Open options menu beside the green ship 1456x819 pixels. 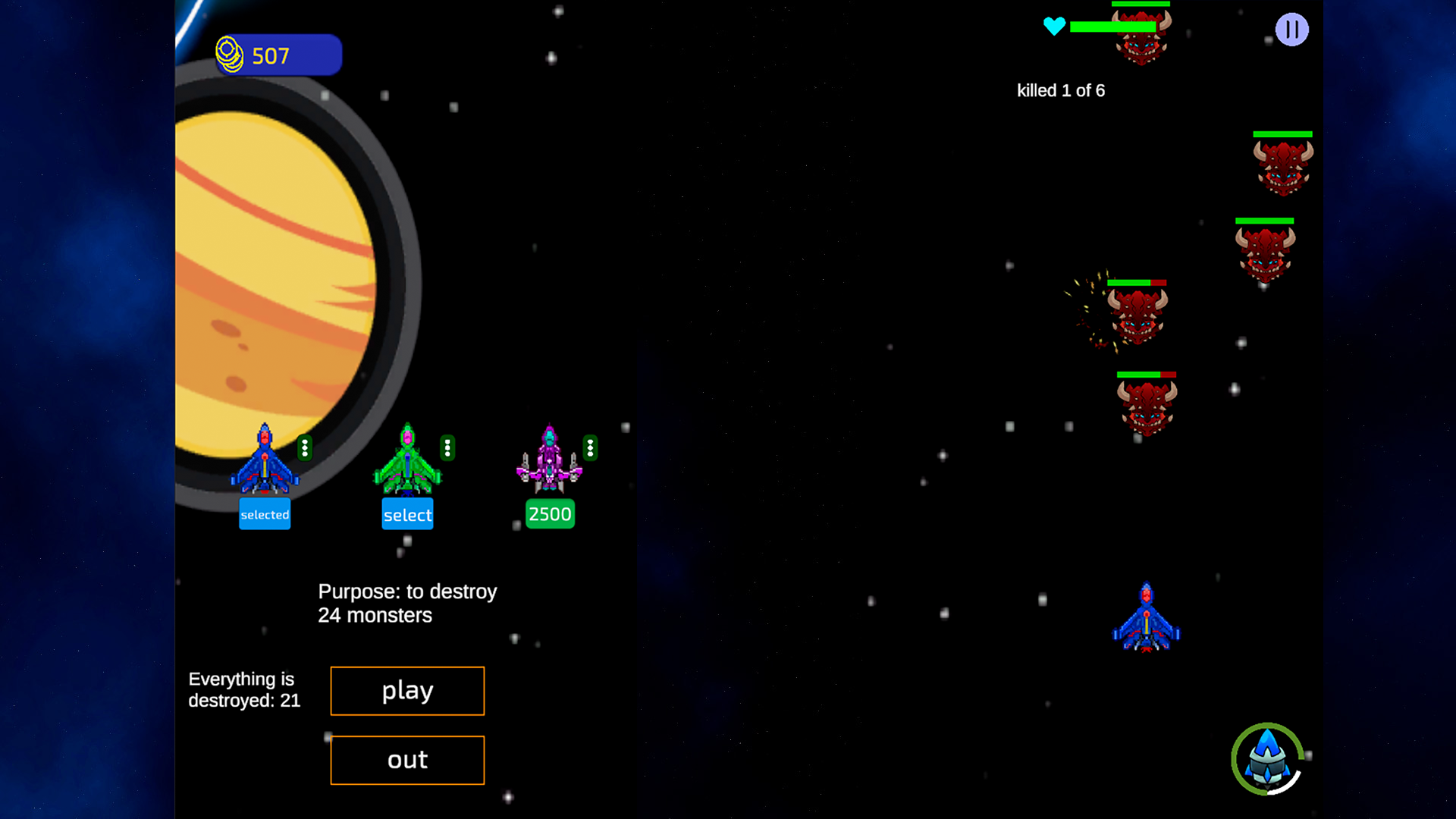tap(447, 448)
